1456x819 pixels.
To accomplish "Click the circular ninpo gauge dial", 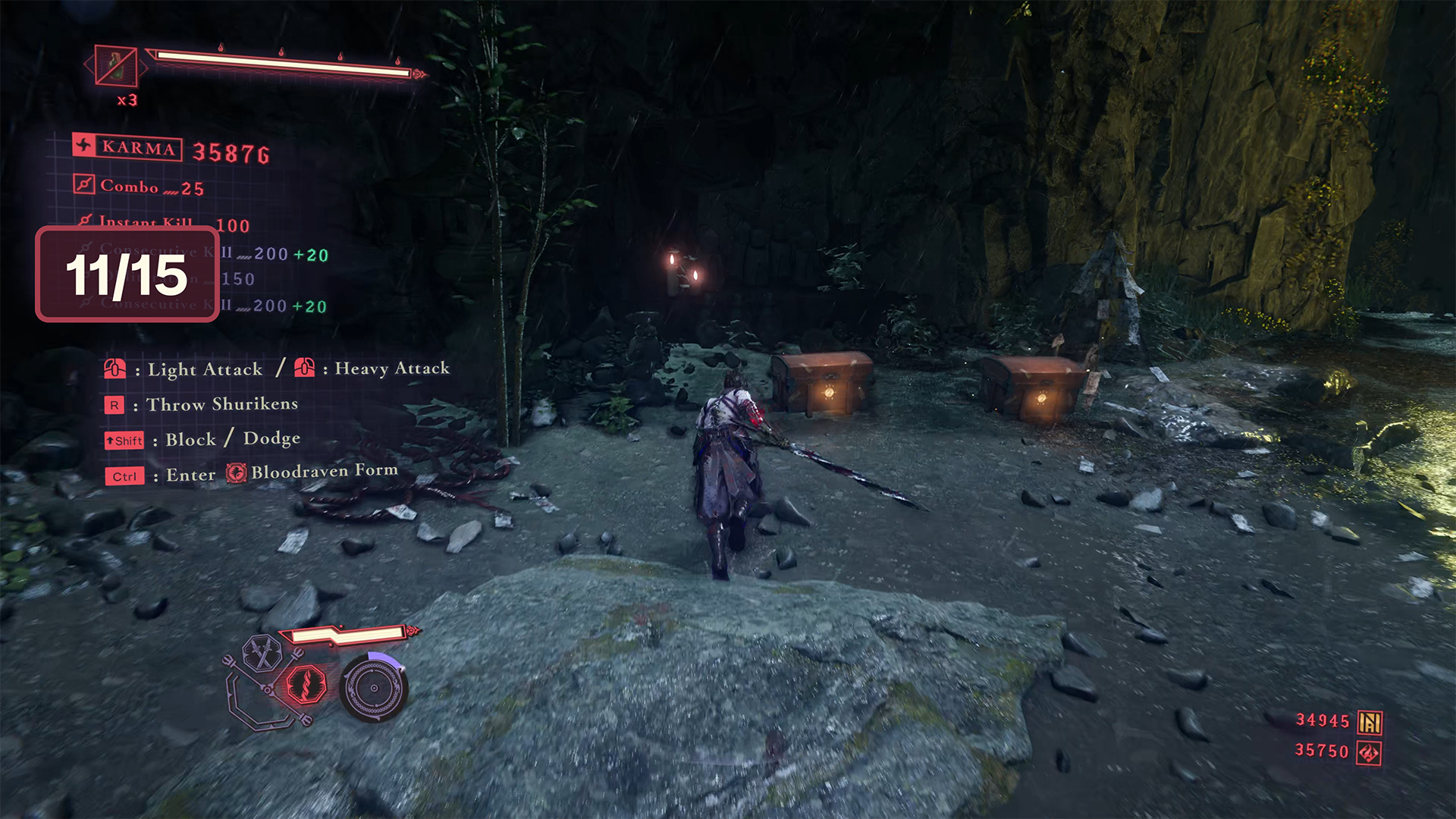I will click(373, 688).
